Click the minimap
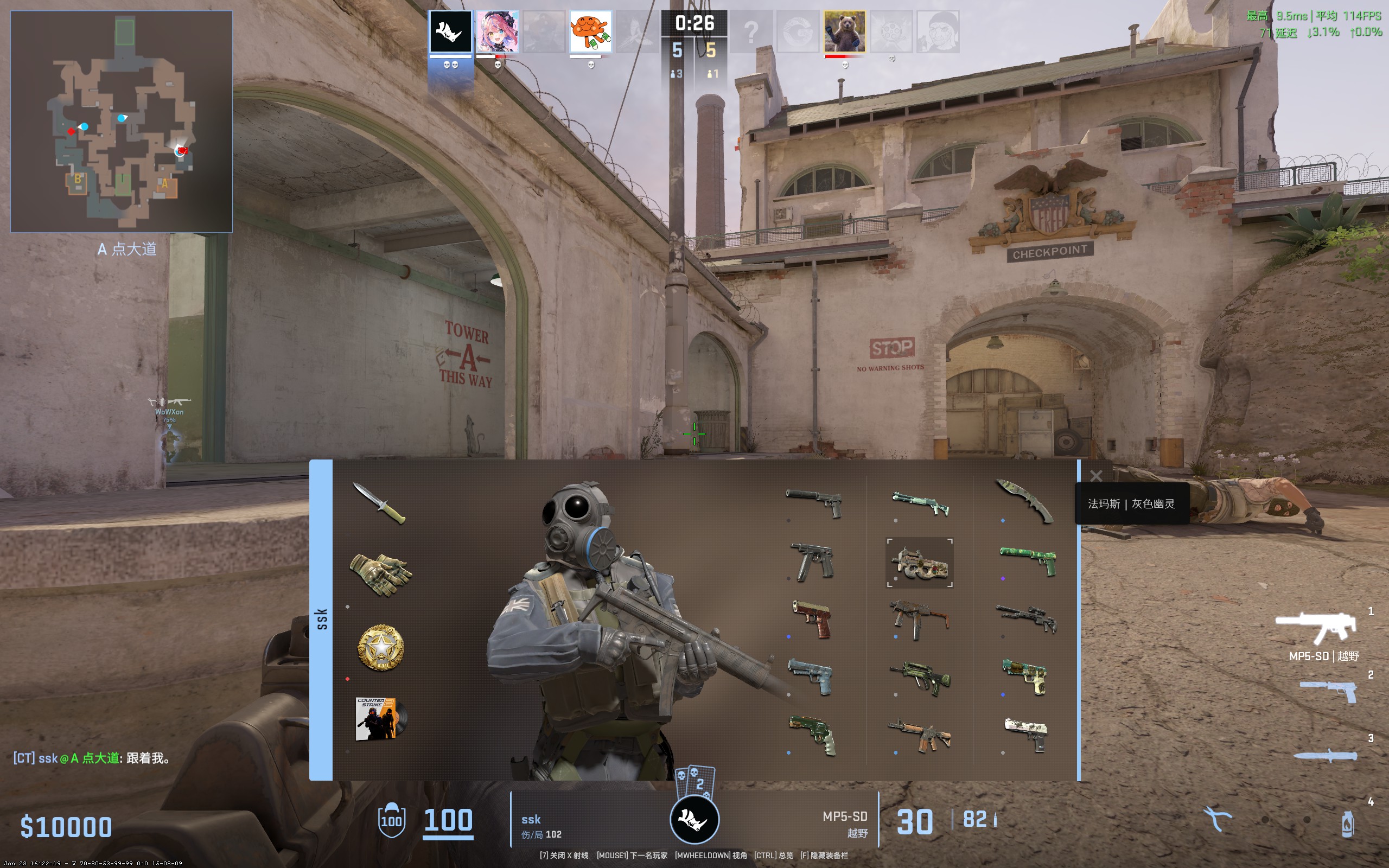The height and width of the screenshot is (868, 1389). tap(121, 121)
